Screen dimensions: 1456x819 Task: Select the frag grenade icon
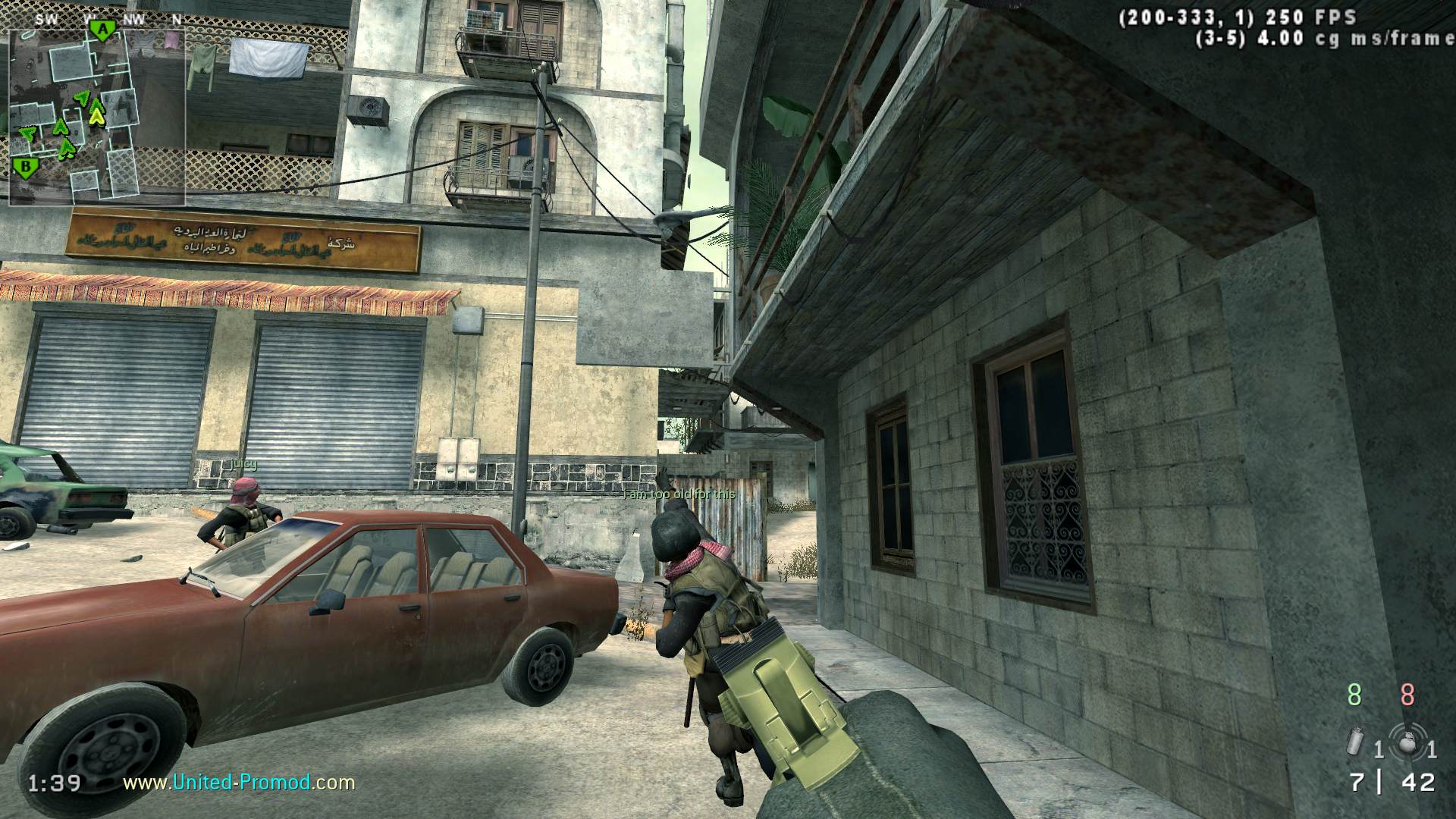pyautogui.click(x=1409, y=742)
